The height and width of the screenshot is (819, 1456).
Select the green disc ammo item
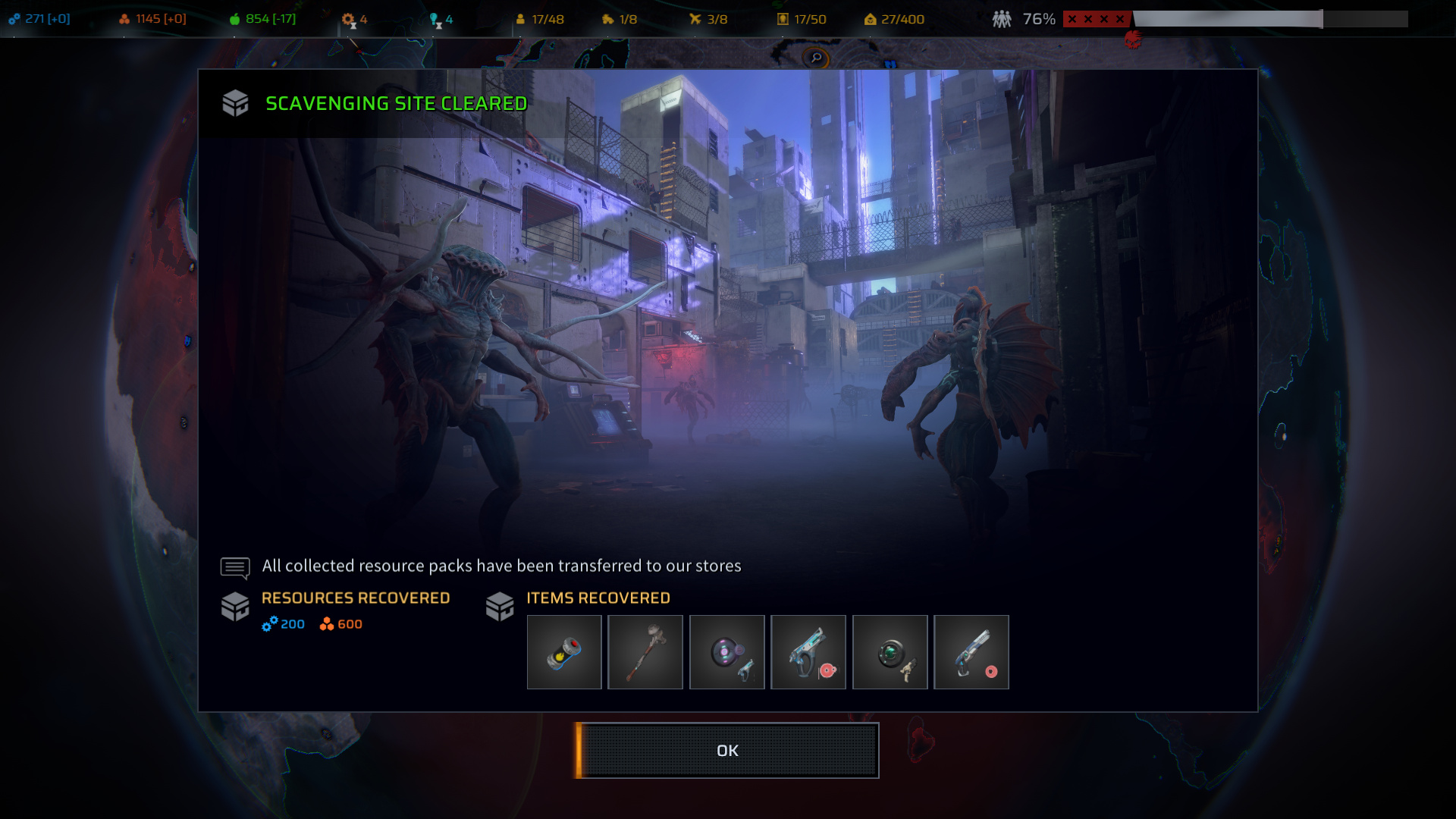coord(890,652)
